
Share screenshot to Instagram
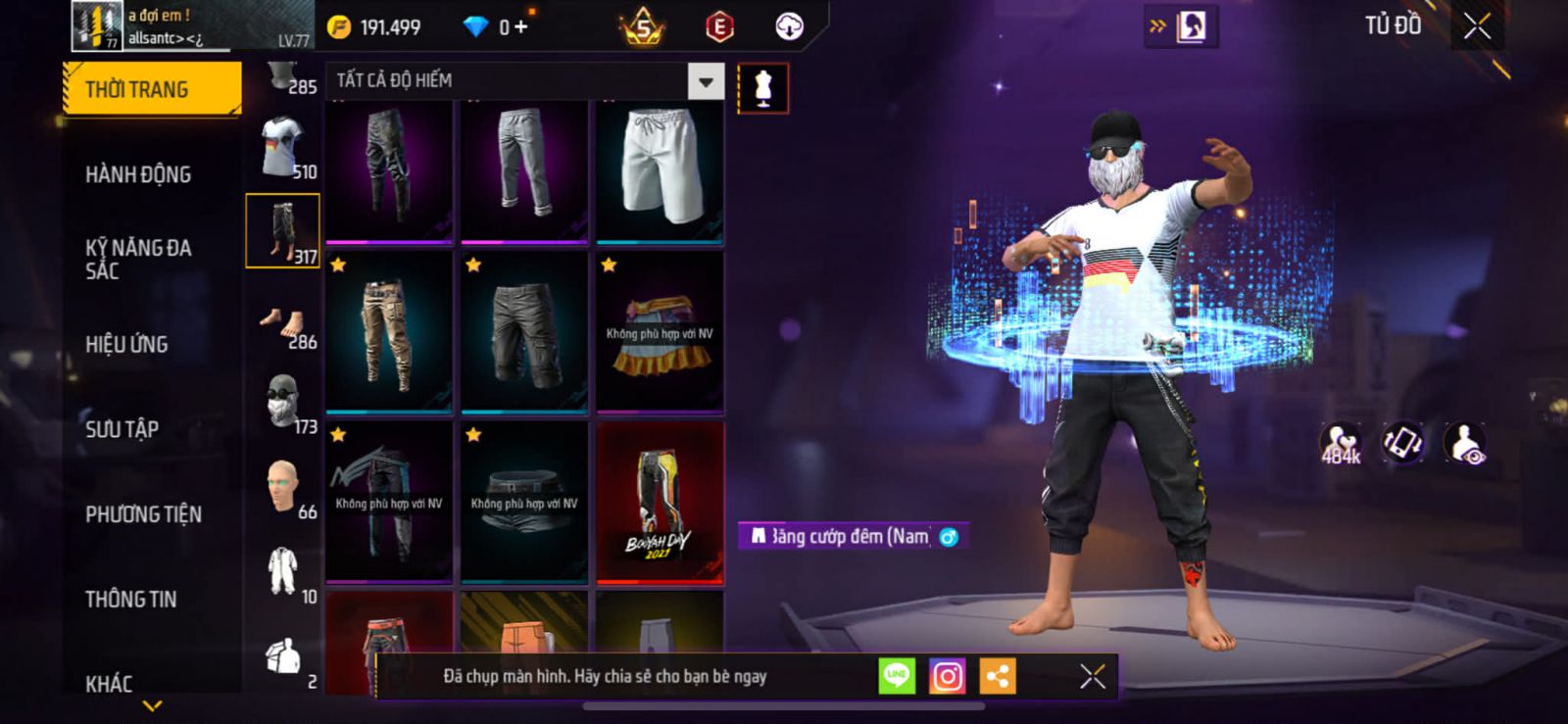pyautogui.click(x=947, y=676)
